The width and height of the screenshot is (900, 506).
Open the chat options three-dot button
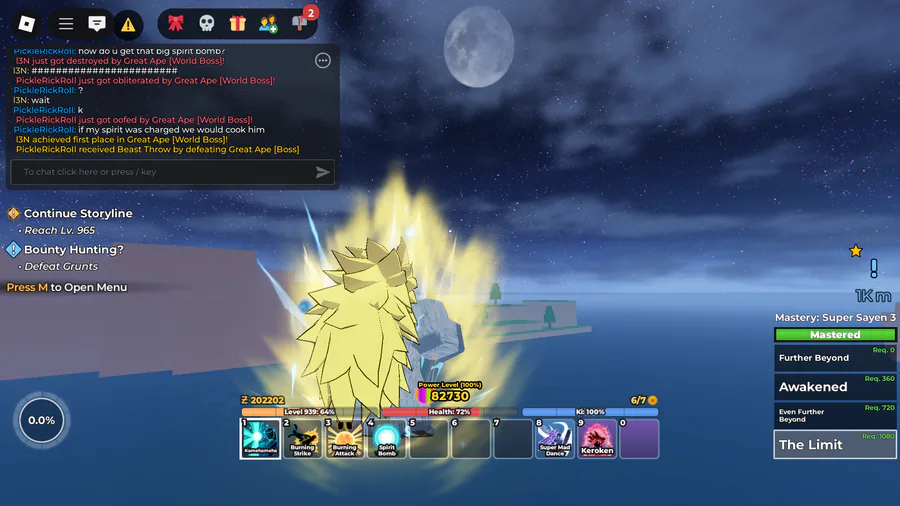pos(323,61)
